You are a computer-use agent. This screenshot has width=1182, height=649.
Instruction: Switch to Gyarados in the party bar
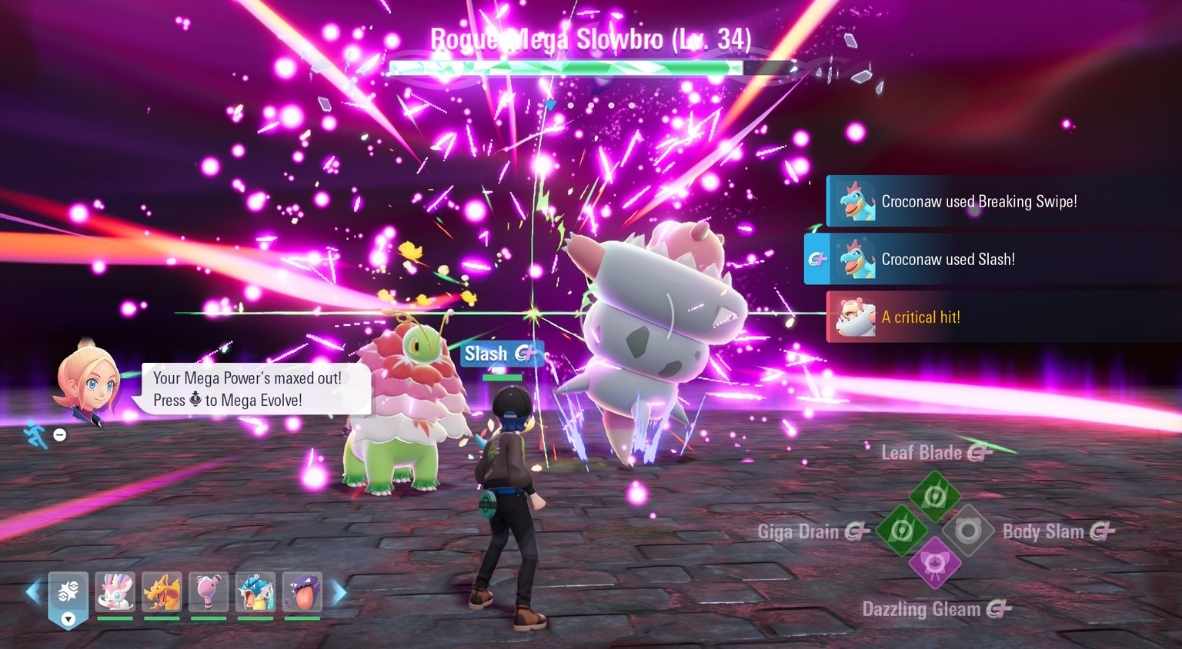click(x=255, y=592)
